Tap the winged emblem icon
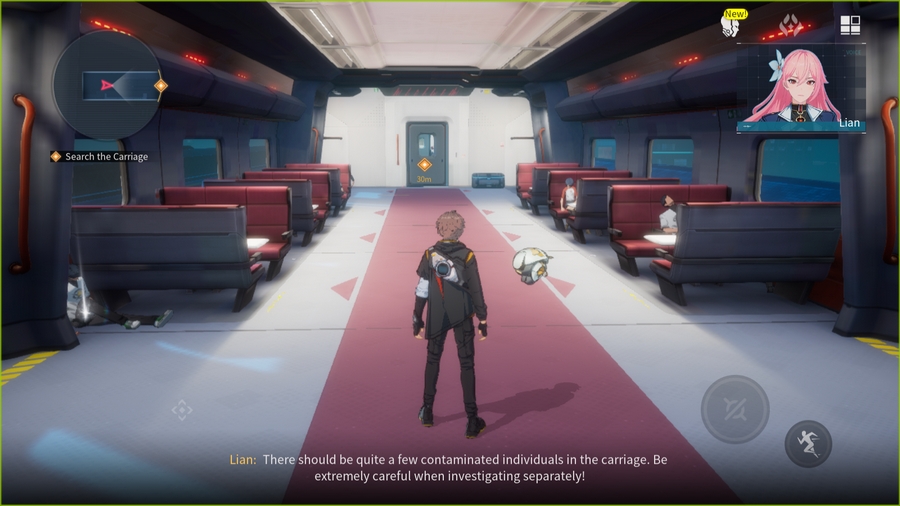900x506 pixels. pyautogui.click(x=790, y=26)
